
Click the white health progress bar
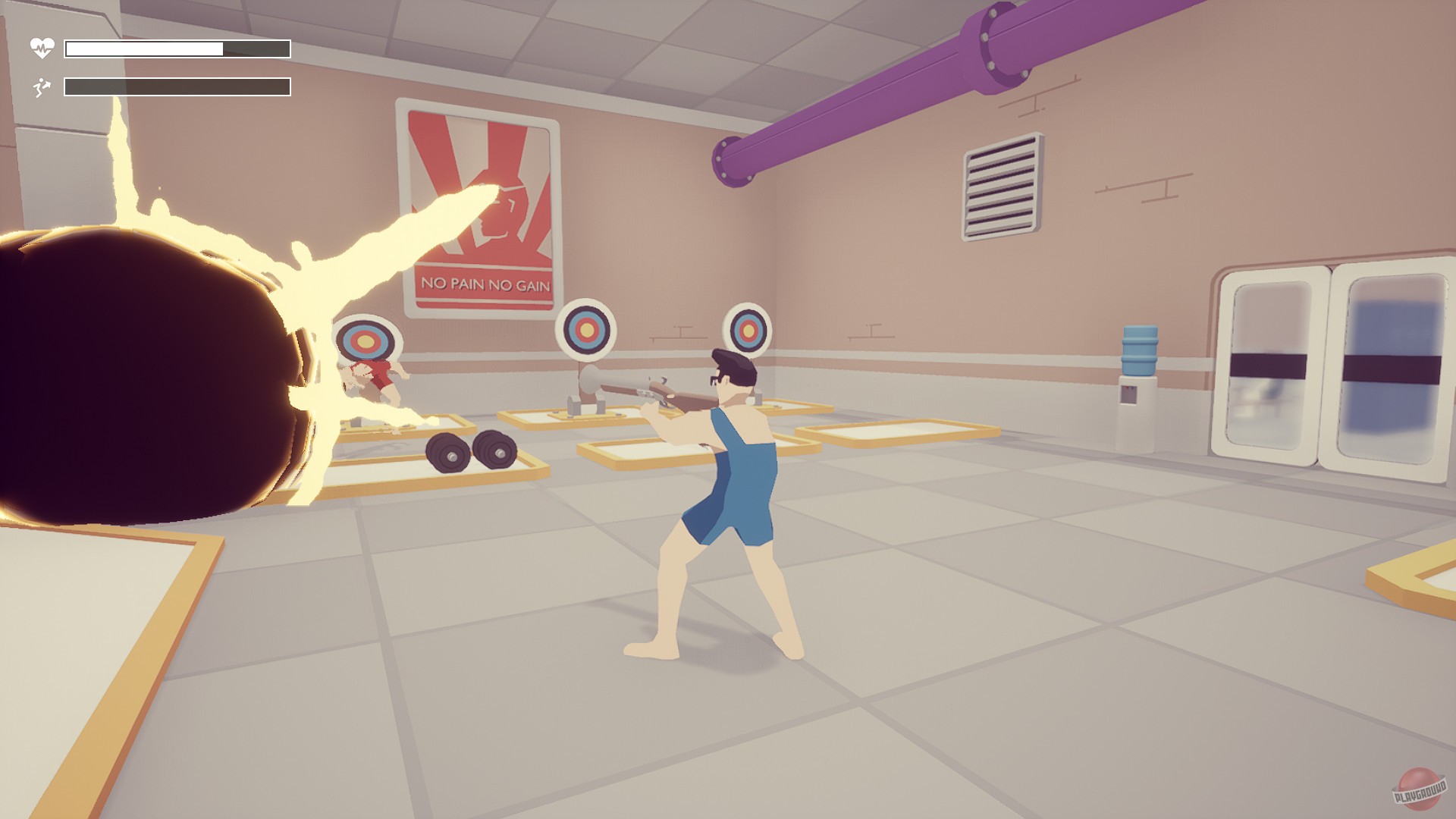click(x=144, y=47)
